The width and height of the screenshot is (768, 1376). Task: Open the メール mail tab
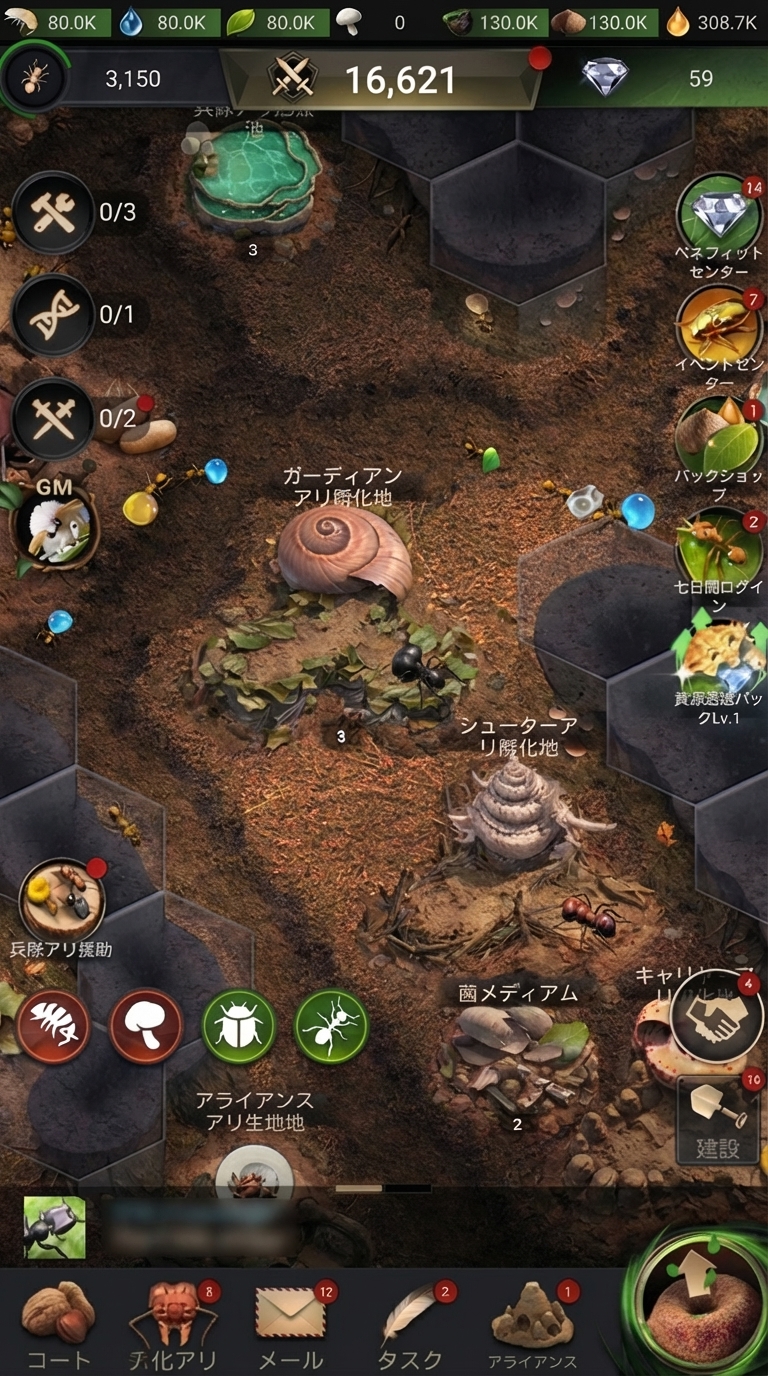point(291,1321)
